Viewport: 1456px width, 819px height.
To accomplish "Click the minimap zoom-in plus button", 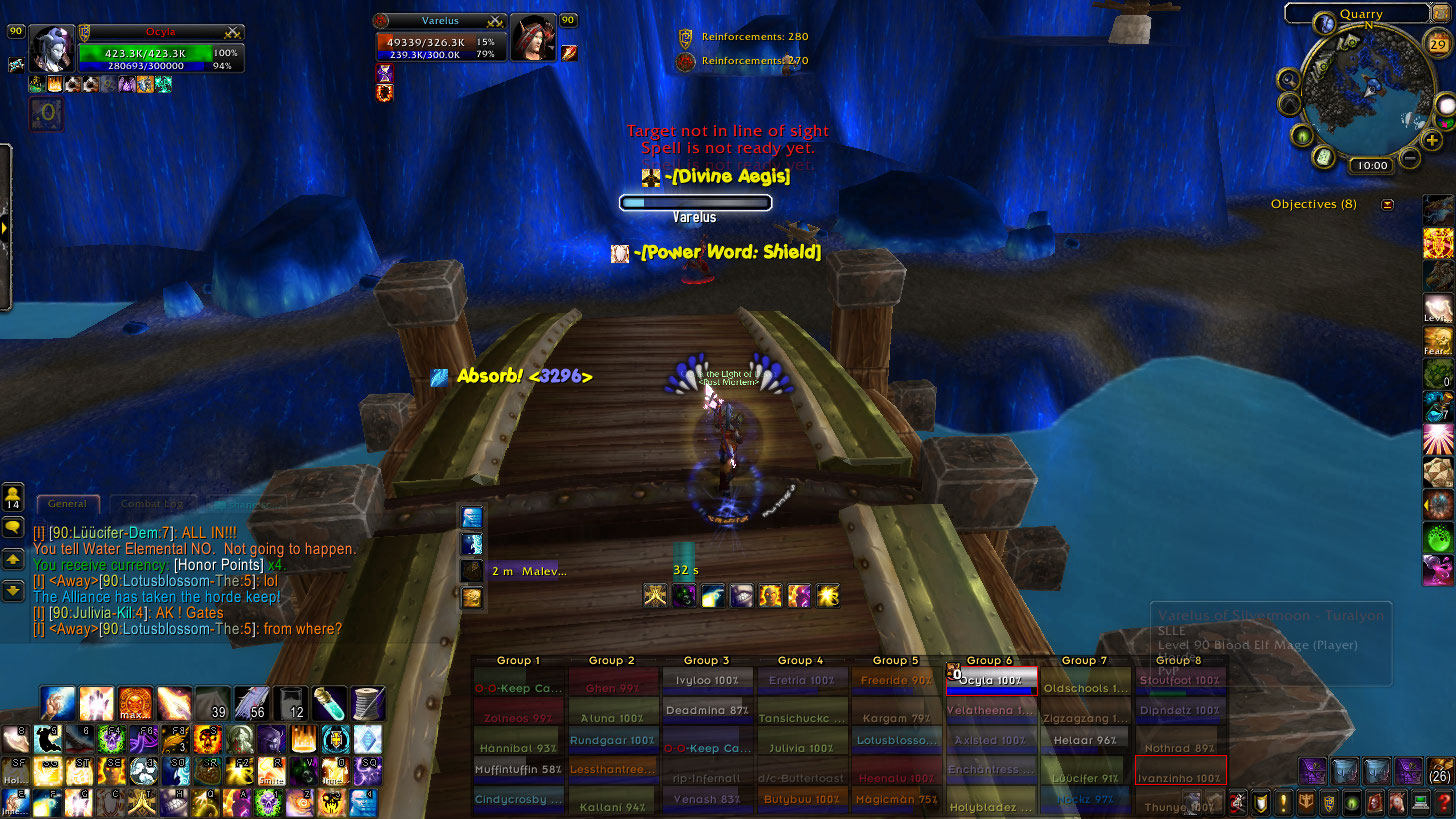I will 1432,140.
